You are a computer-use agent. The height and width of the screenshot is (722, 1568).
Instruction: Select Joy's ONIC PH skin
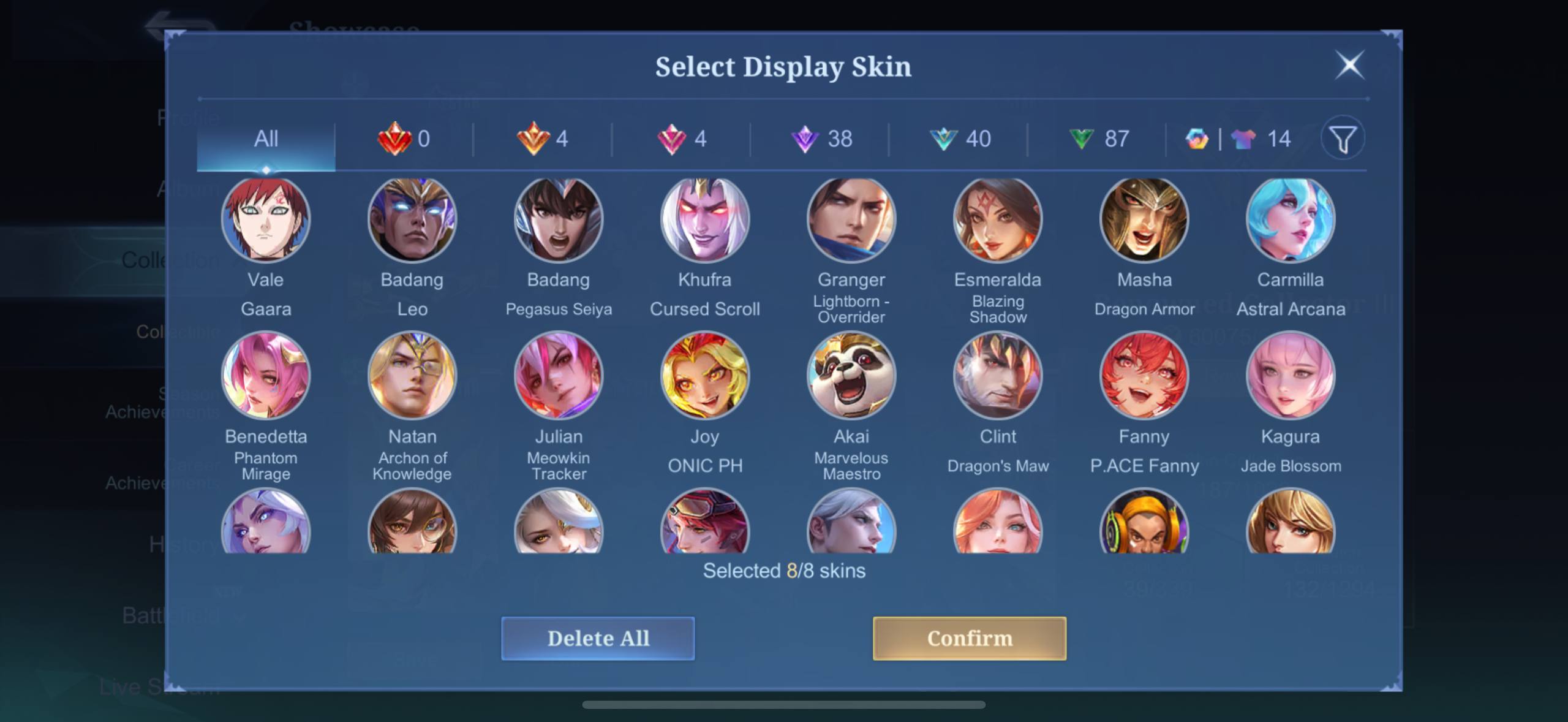[x=705, y=376]
